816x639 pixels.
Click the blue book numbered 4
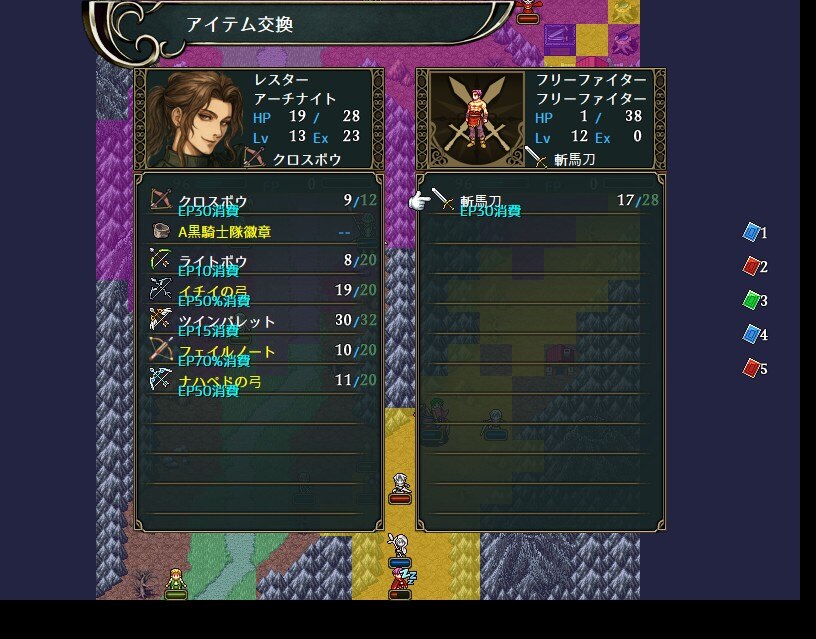[x=752, y=334]
